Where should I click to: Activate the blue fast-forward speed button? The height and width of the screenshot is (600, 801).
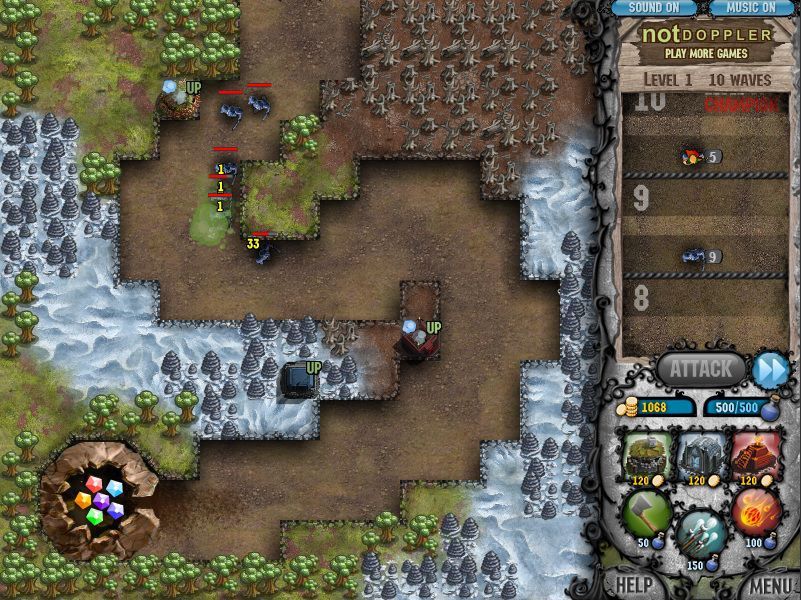click(770, 369)
